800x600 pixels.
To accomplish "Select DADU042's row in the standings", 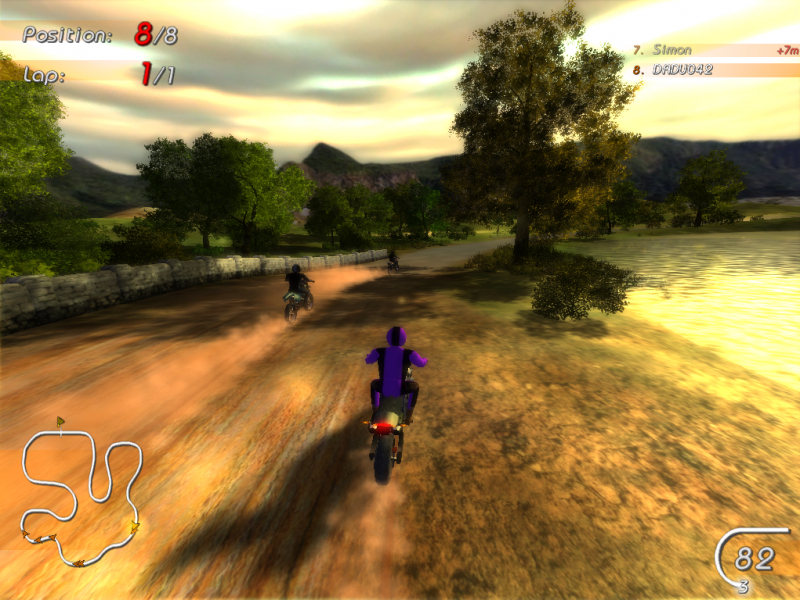I will coord(714,70).
